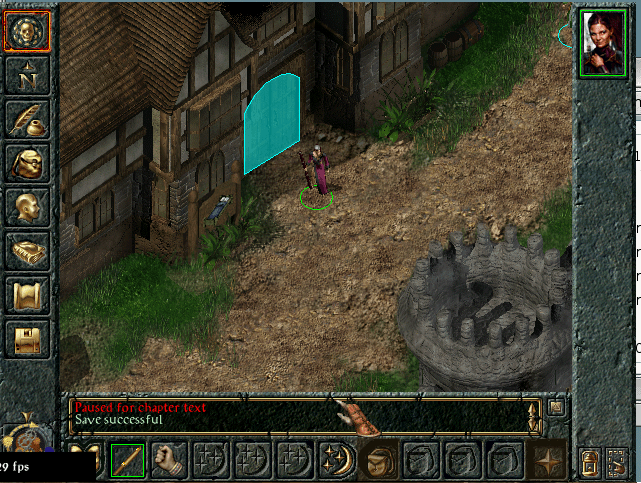Open the area map with compass icon
This screenshot has height=483, width=641.
pos(27,75)
